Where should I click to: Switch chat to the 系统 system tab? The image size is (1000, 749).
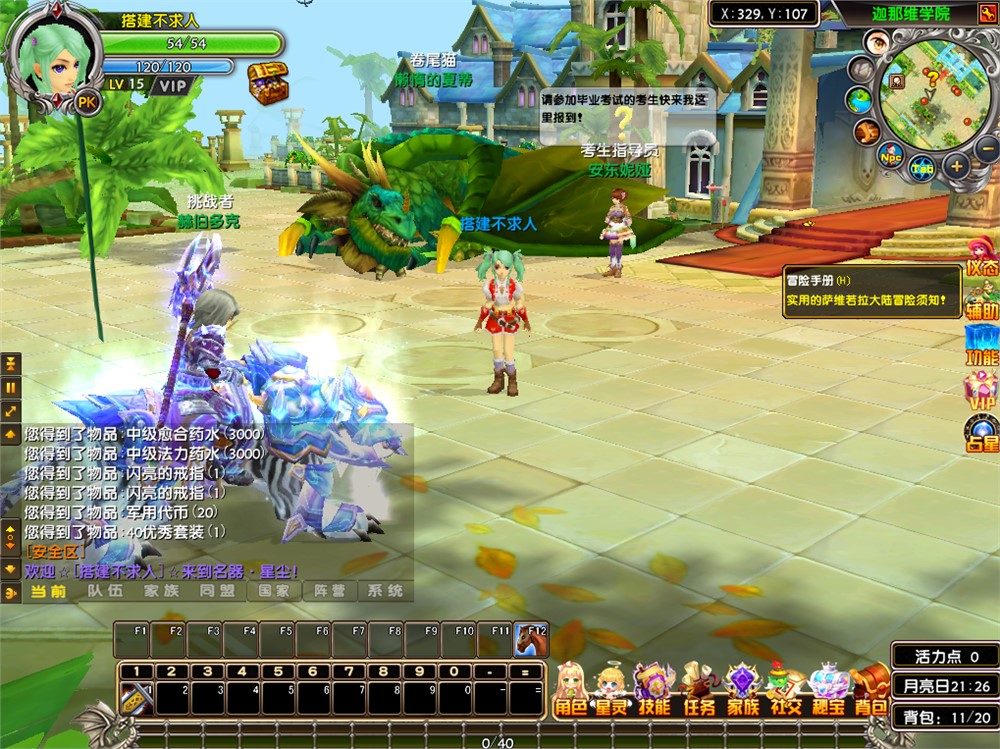385,591
